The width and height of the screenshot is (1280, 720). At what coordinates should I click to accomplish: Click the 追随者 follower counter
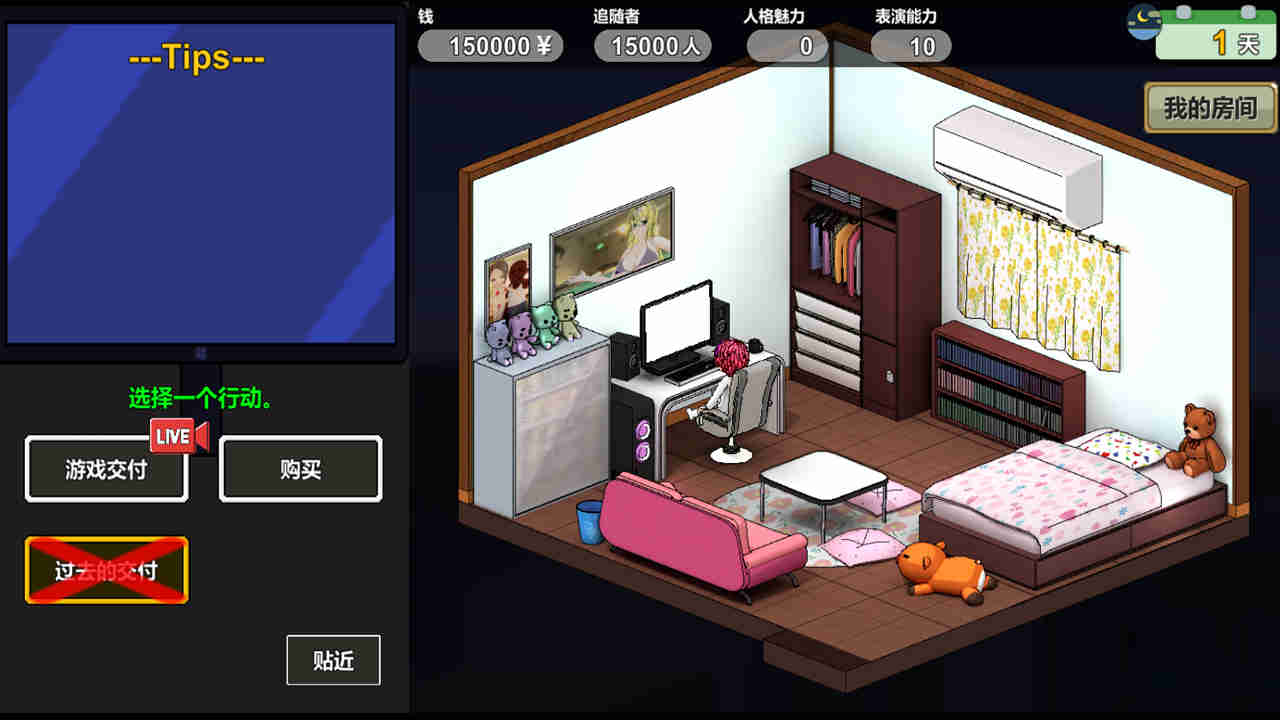(x=652, y=46)
